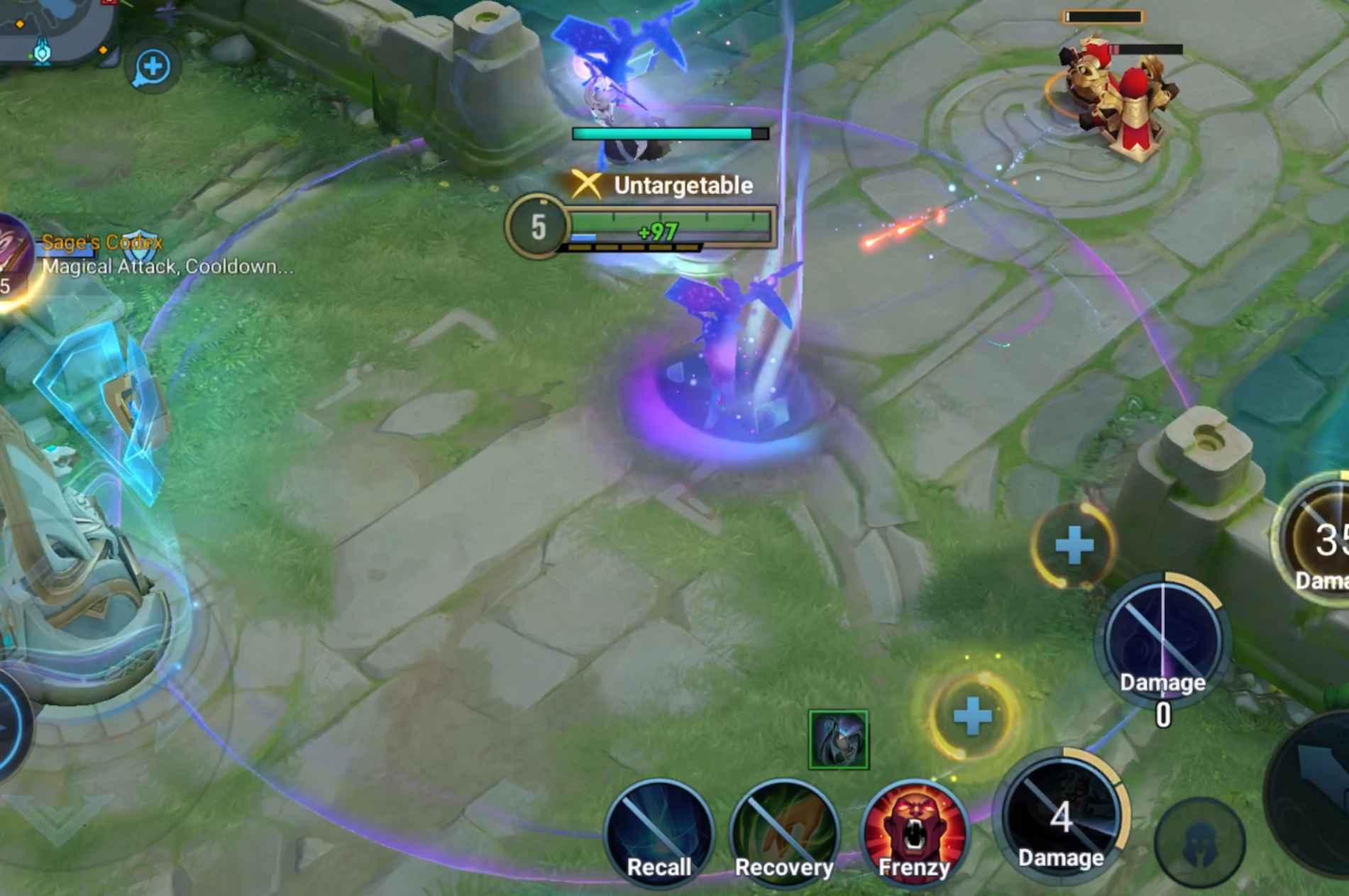Open the blue plus signal button
1349x896 pixels.
pyautogui.click(x=152, y=67)
